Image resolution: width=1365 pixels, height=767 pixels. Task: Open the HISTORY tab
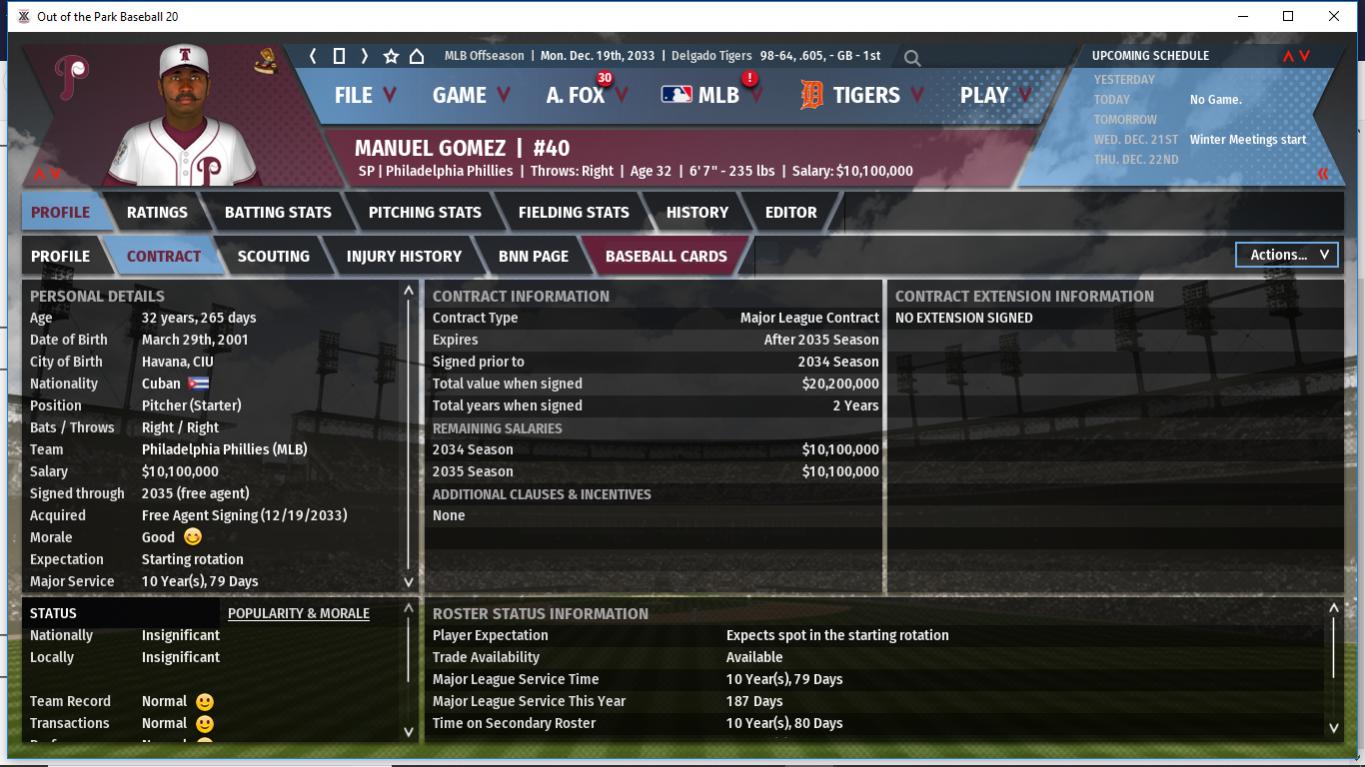click(x=697, y=212)
